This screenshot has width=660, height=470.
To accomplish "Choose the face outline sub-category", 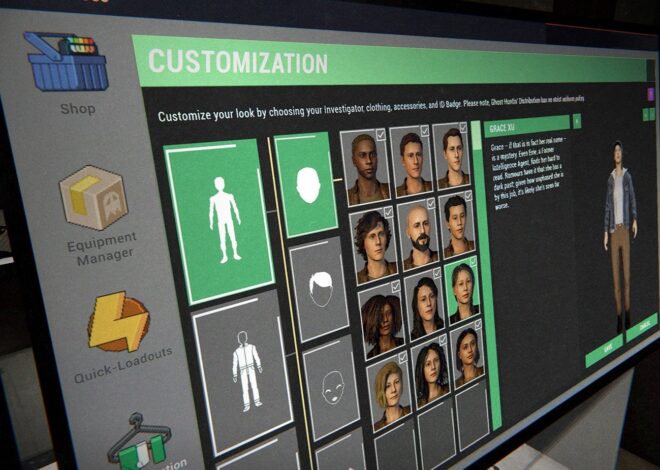I will 331,384.
